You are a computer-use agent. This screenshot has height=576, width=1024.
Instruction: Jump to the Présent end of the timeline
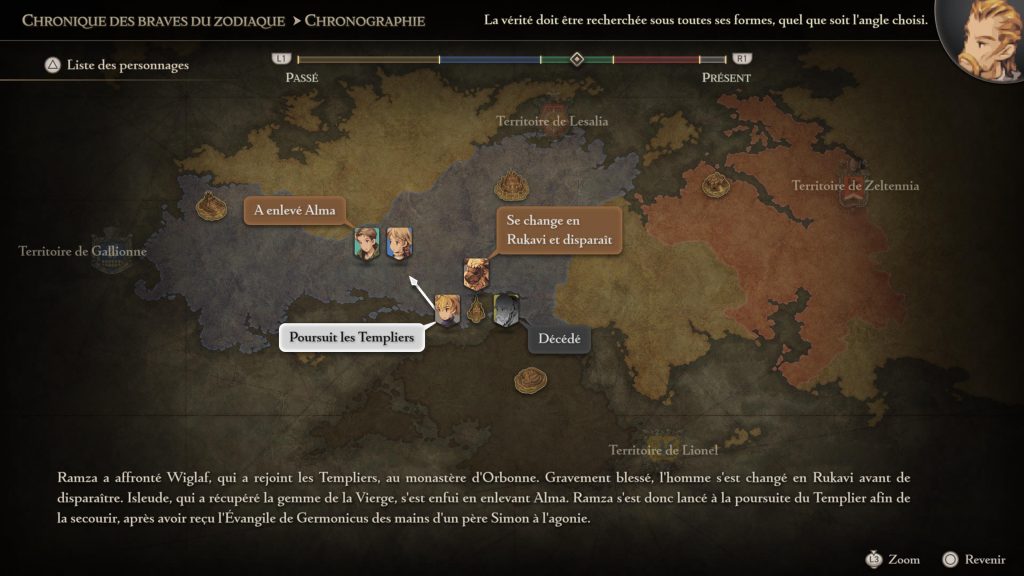click(x=726, y=78)
